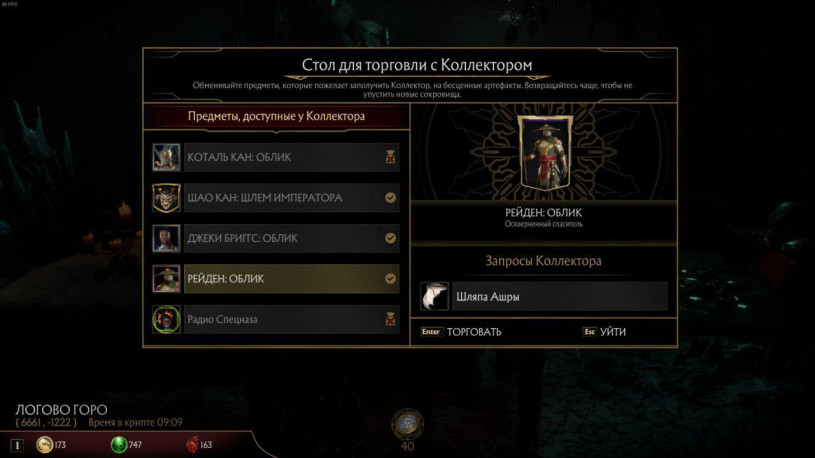Click the Шляпа Ашры collector request
Viewport: 815px width, 458px height.
click(x=543, y=297)
